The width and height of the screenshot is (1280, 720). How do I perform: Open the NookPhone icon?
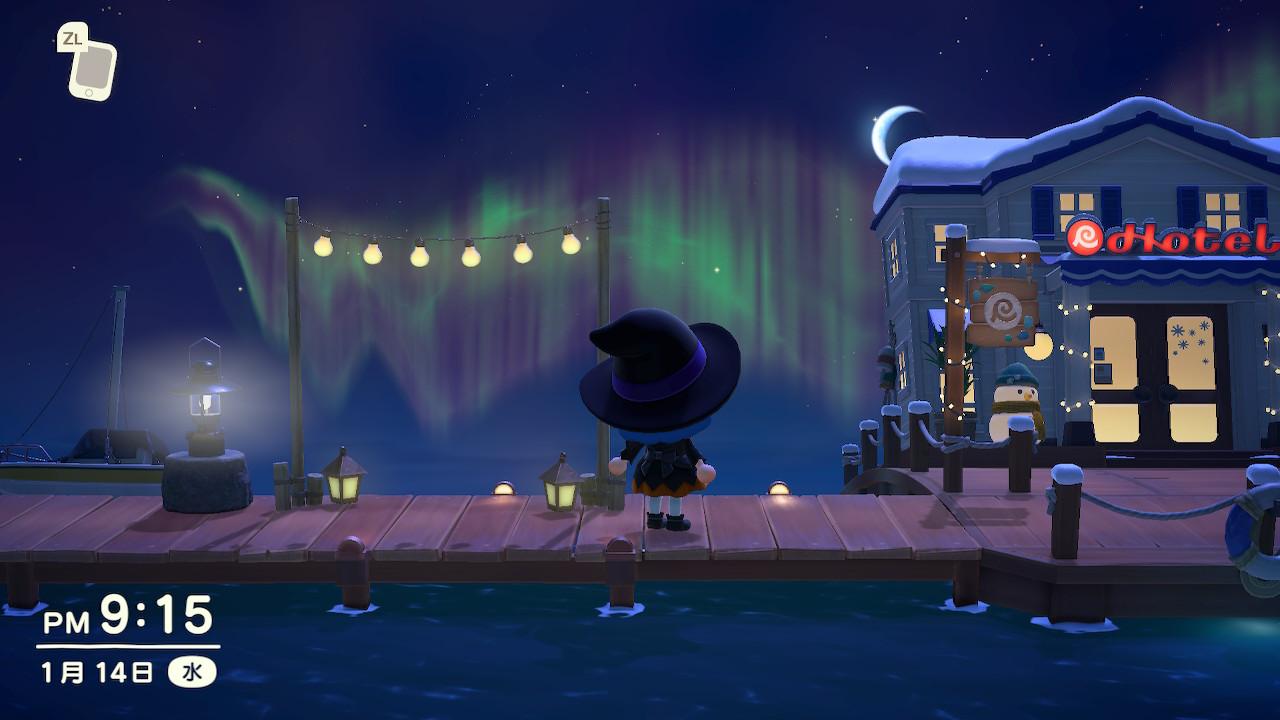[x=93, y=70]
